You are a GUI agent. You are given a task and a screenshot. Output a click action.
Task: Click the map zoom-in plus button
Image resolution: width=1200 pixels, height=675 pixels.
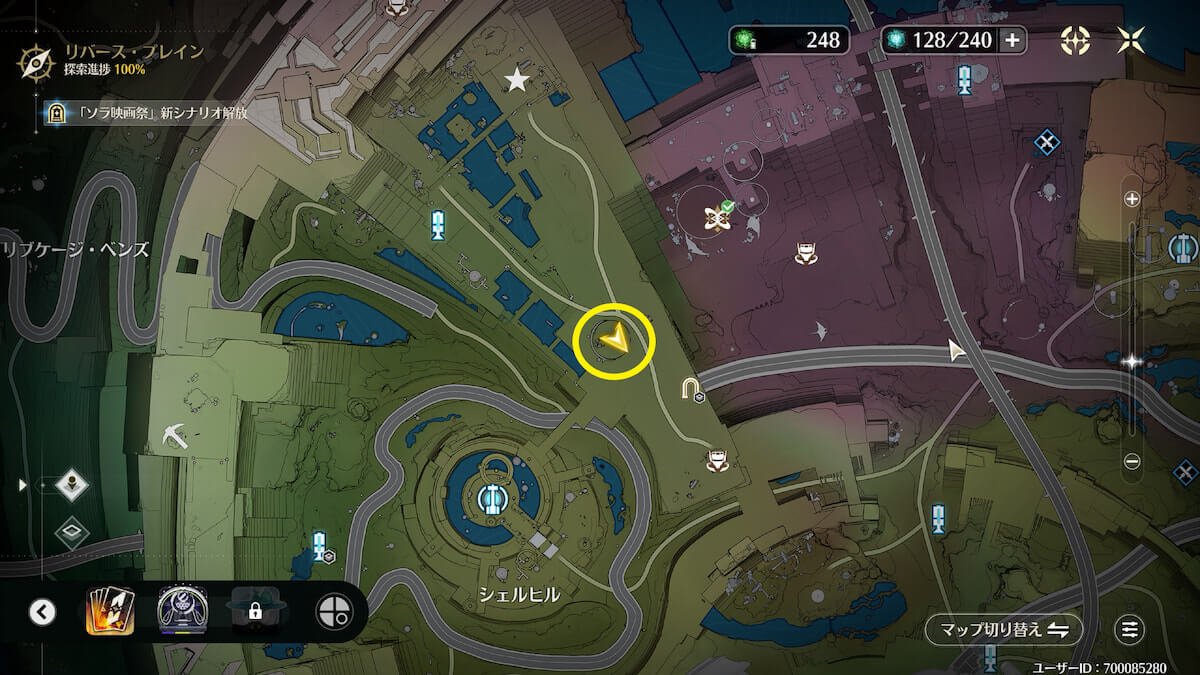pos(1132,199)
